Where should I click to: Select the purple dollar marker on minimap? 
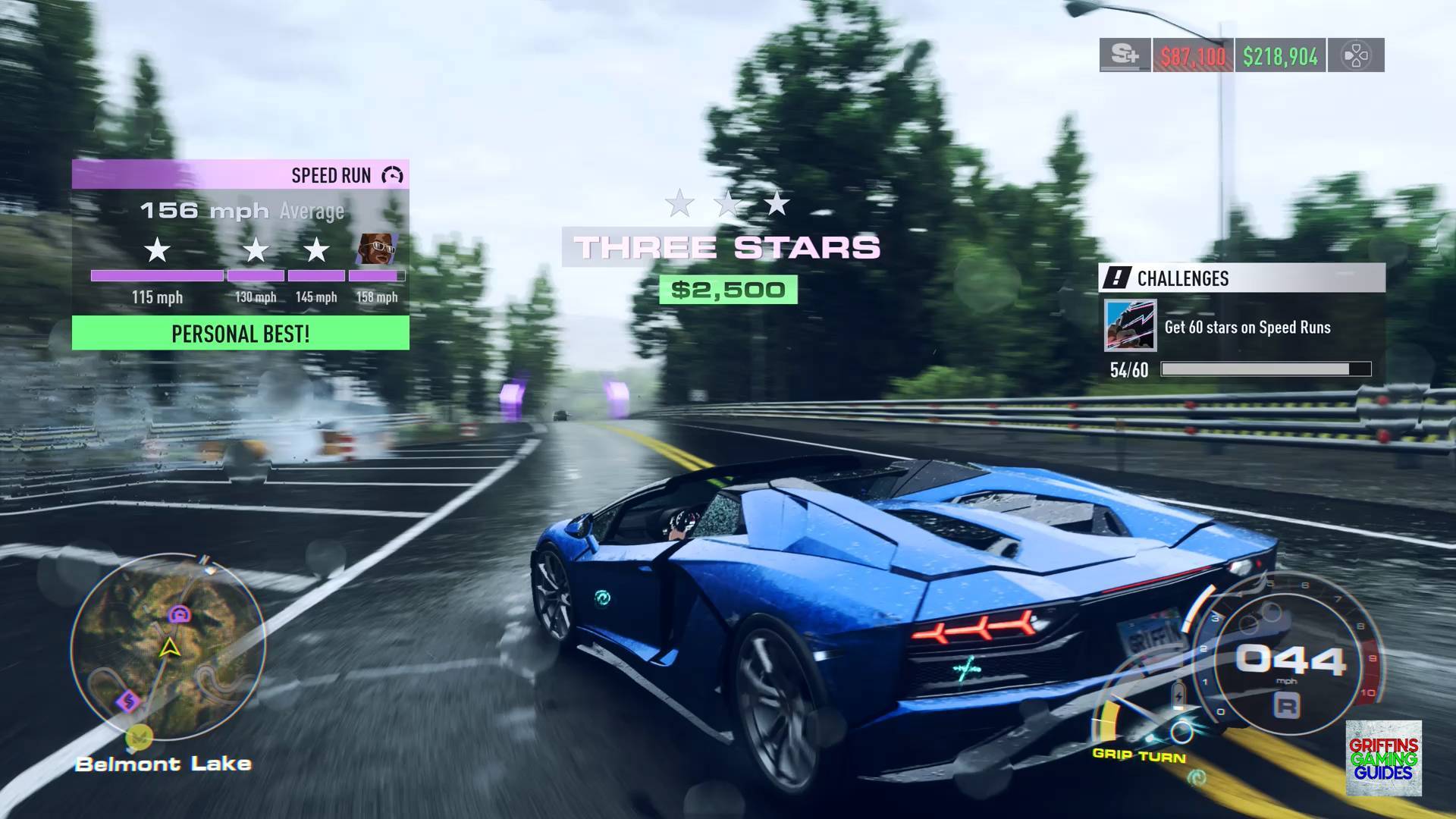click(127, 700)
